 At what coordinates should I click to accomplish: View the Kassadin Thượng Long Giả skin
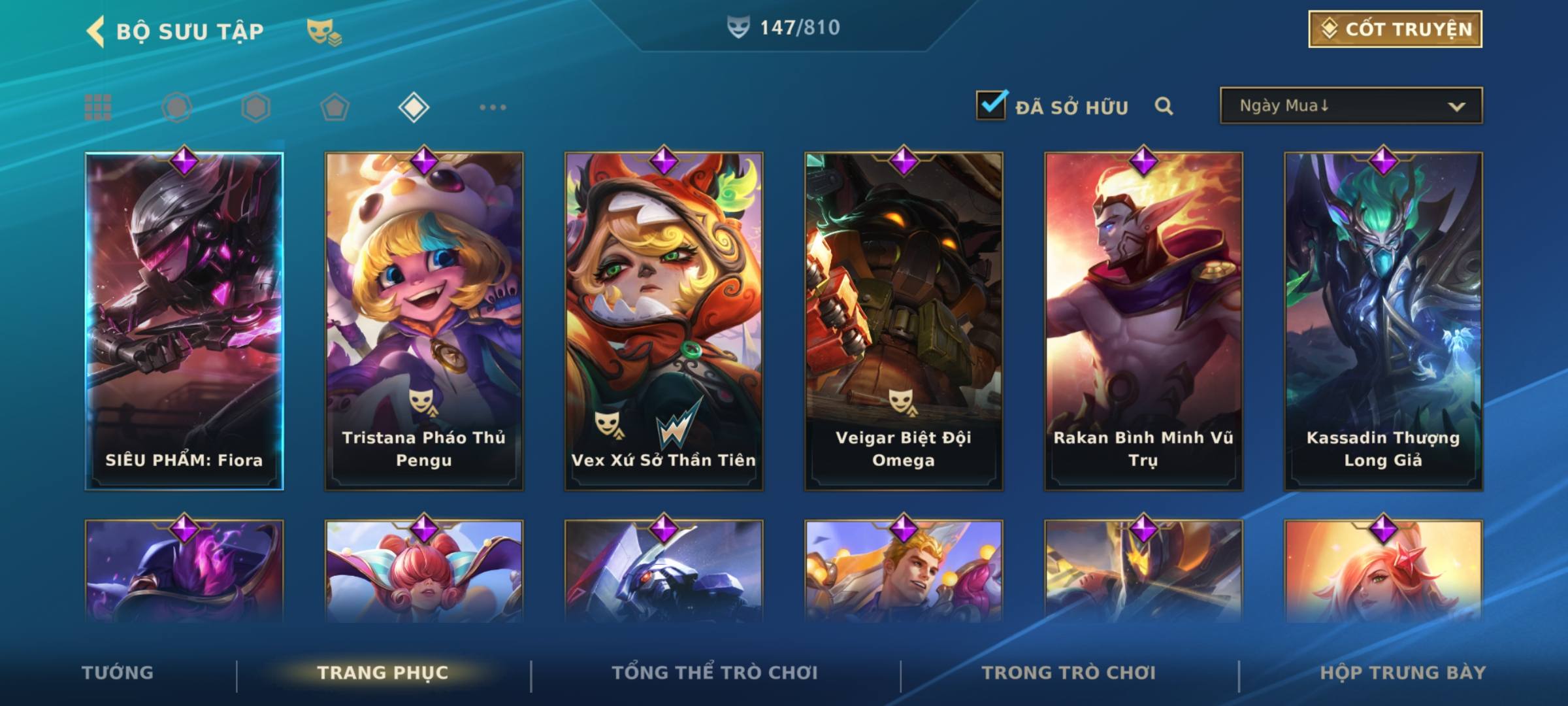[x=1383, y=321]
